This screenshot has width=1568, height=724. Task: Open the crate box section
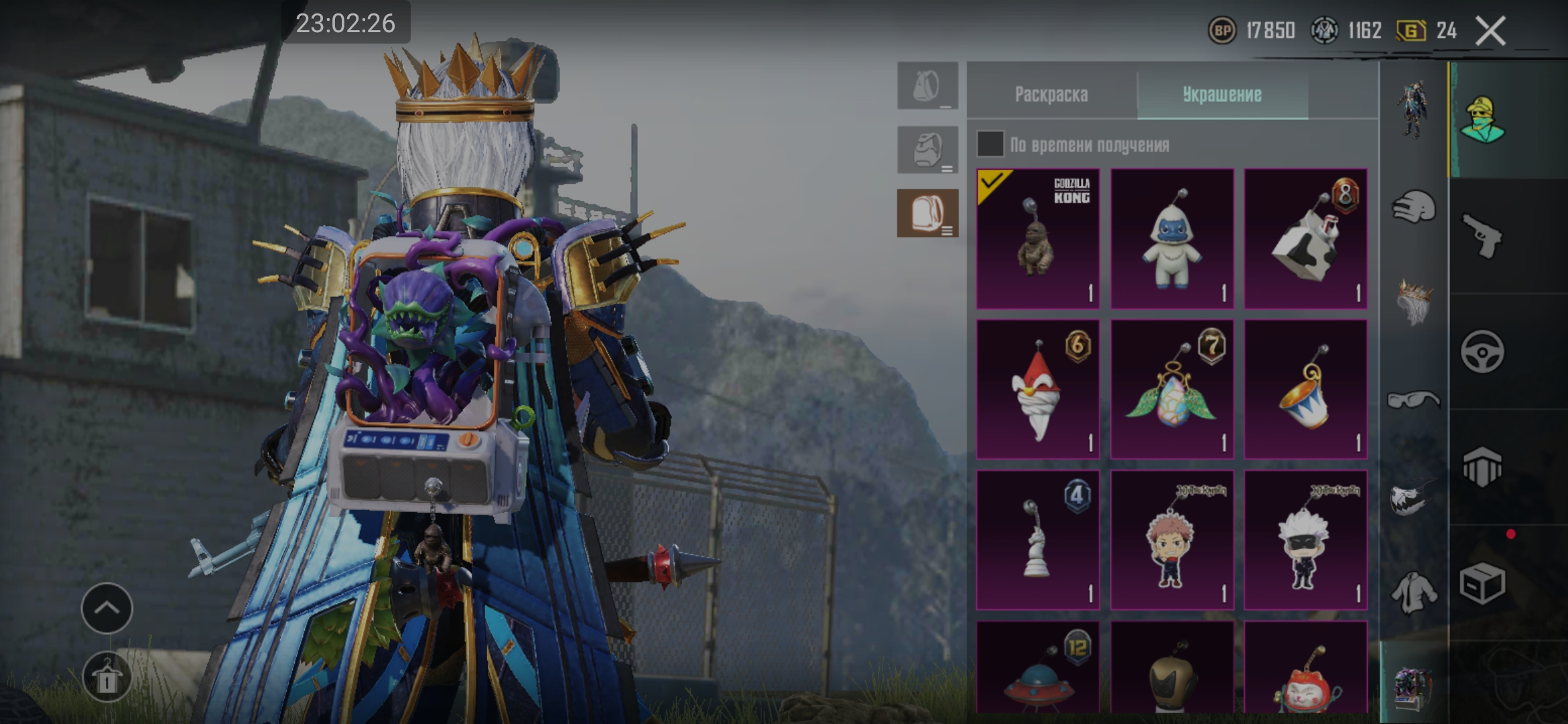[x=1482, y=583]
